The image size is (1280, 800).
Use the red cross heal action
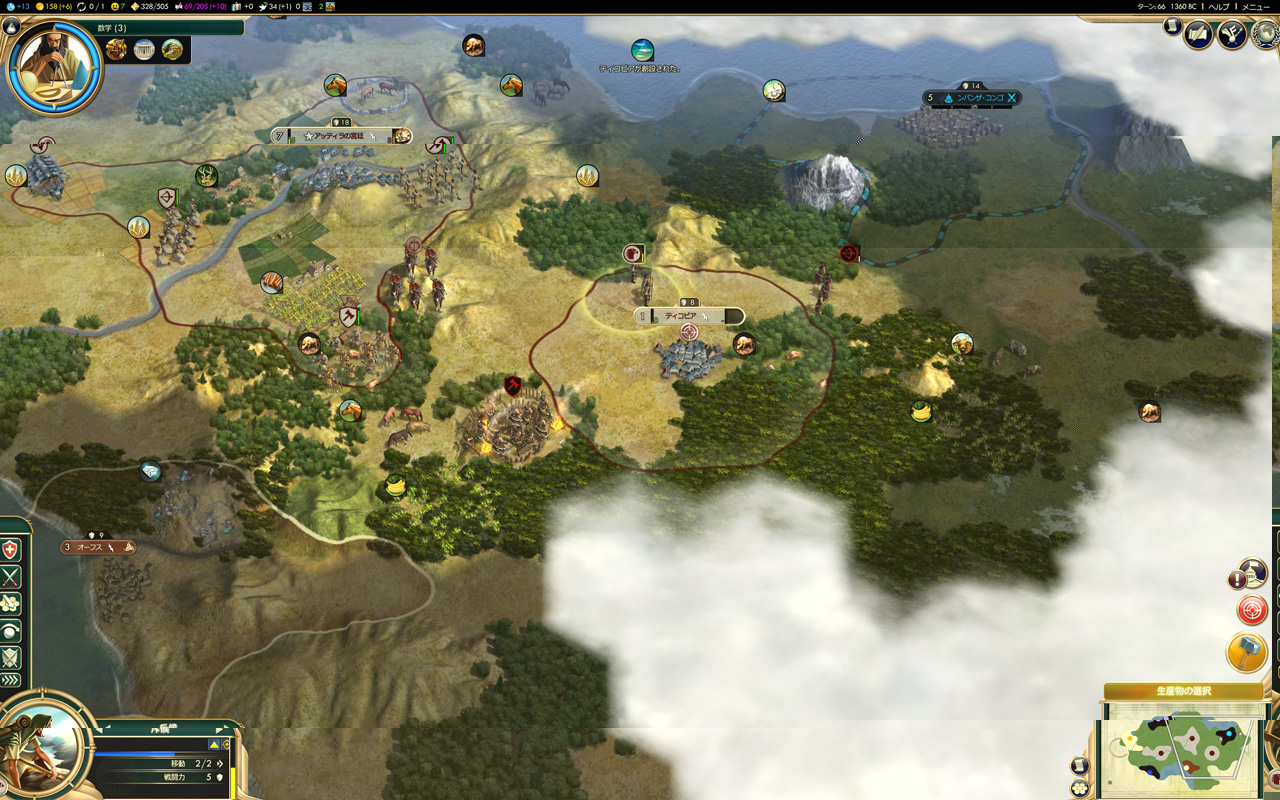(10, 550)
